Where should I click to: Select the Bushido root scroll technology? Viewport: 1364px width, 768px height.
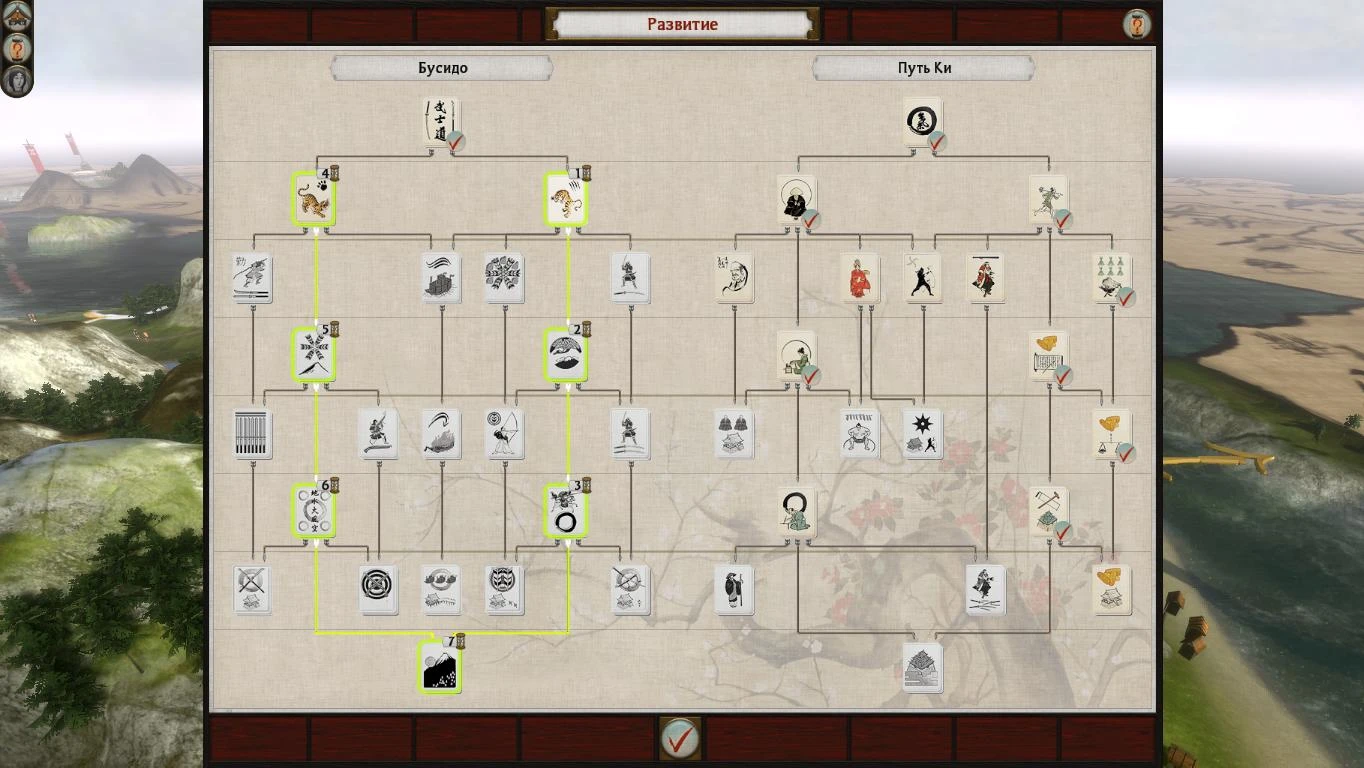click(440, 120)
